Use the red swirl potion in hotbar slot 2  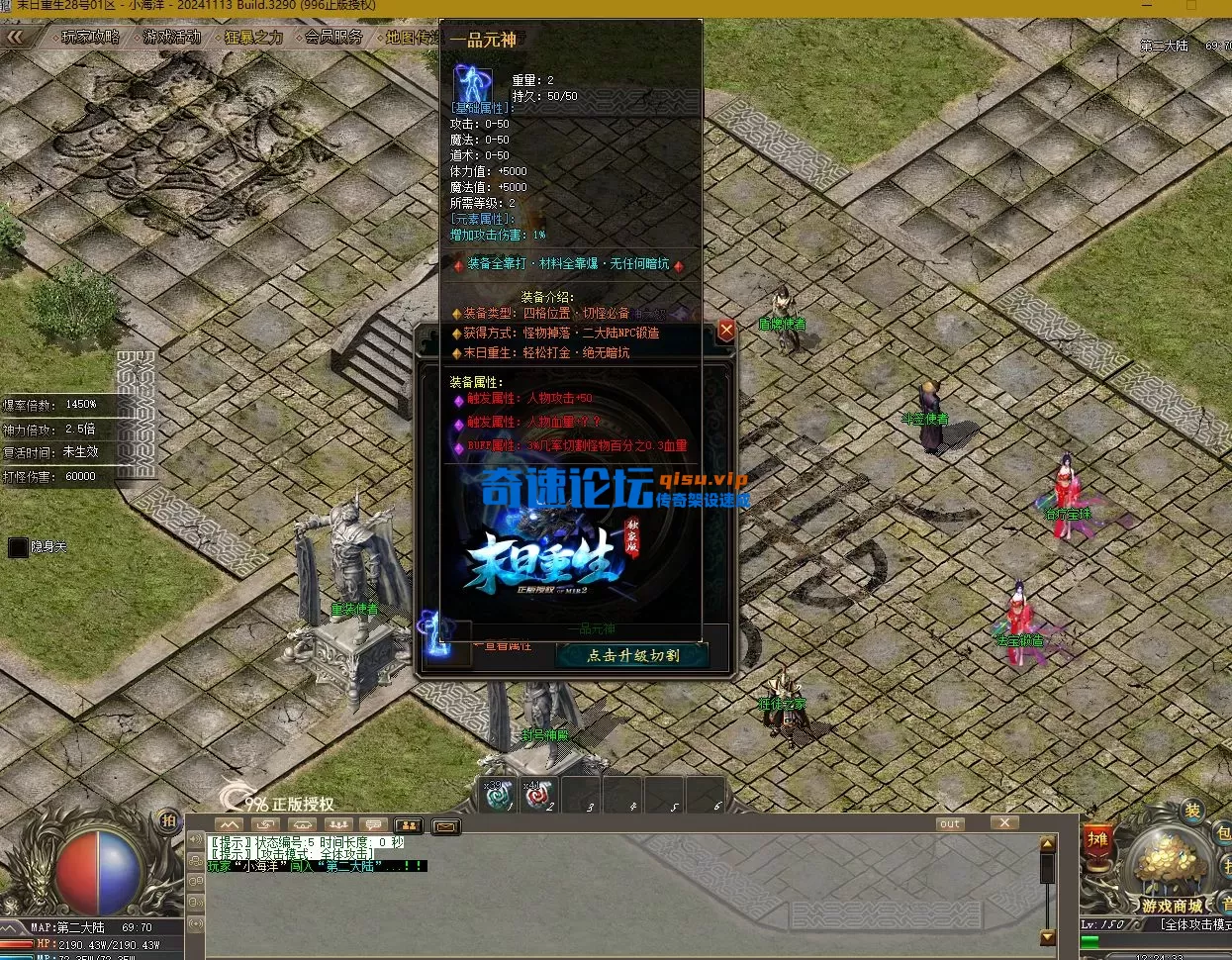pos(540,796)
